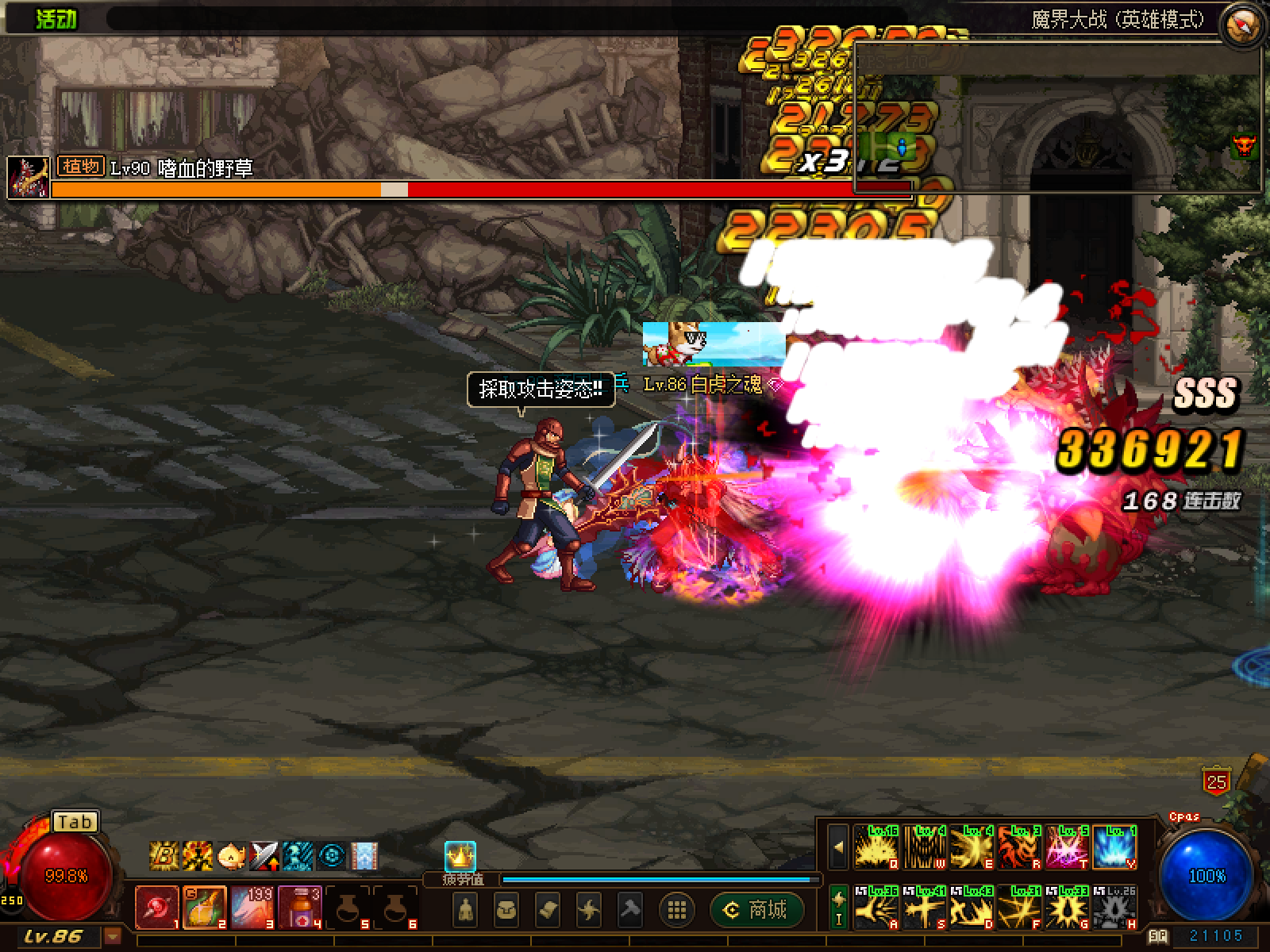Viewport: 1270px width, 952px height.
Task: Click the forge hammer icon
Action: point(629,910)
